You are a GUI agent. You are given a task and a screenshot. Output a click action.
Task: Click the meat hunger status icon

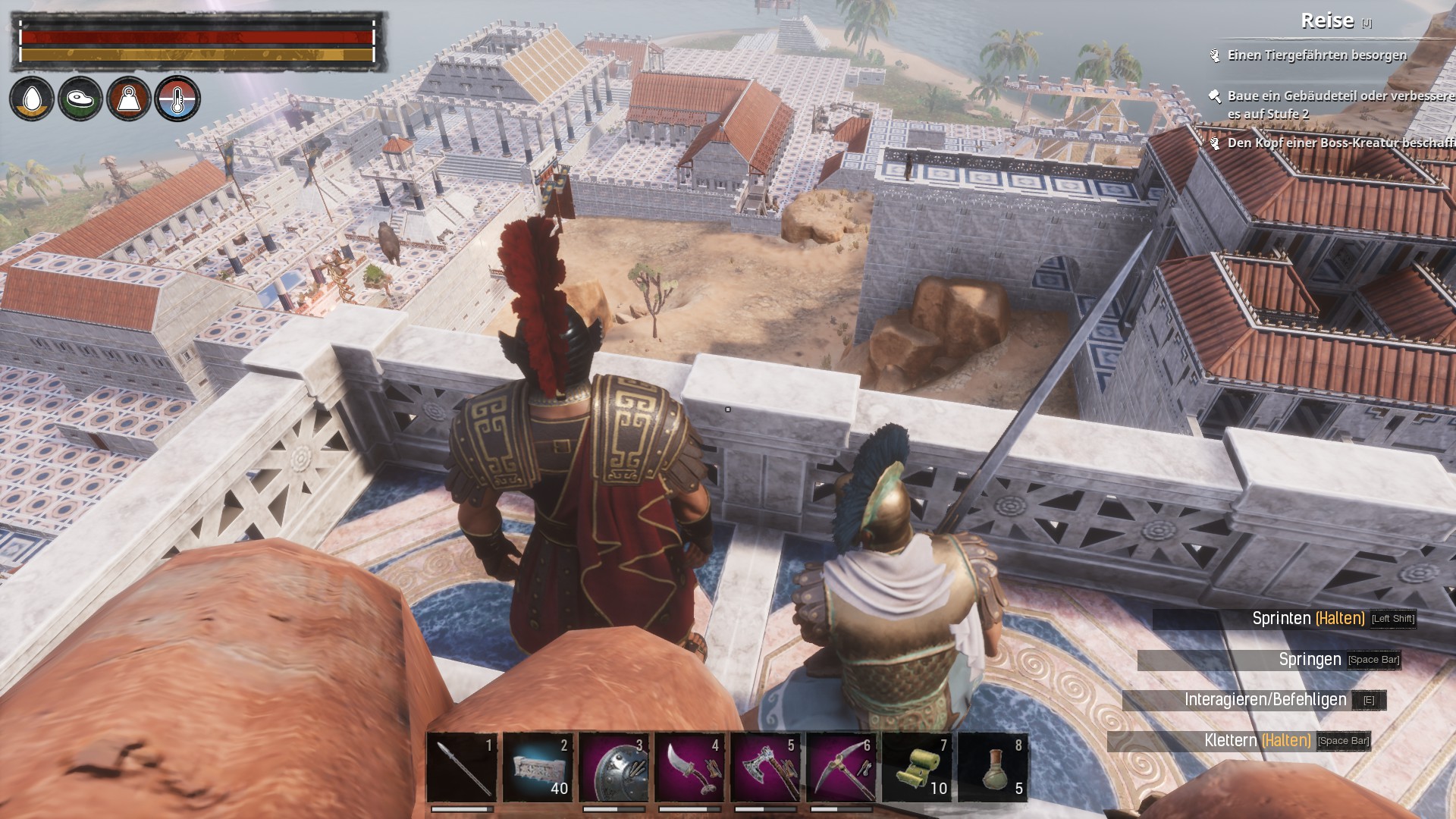pyautogui.click(x=80, y=99)
